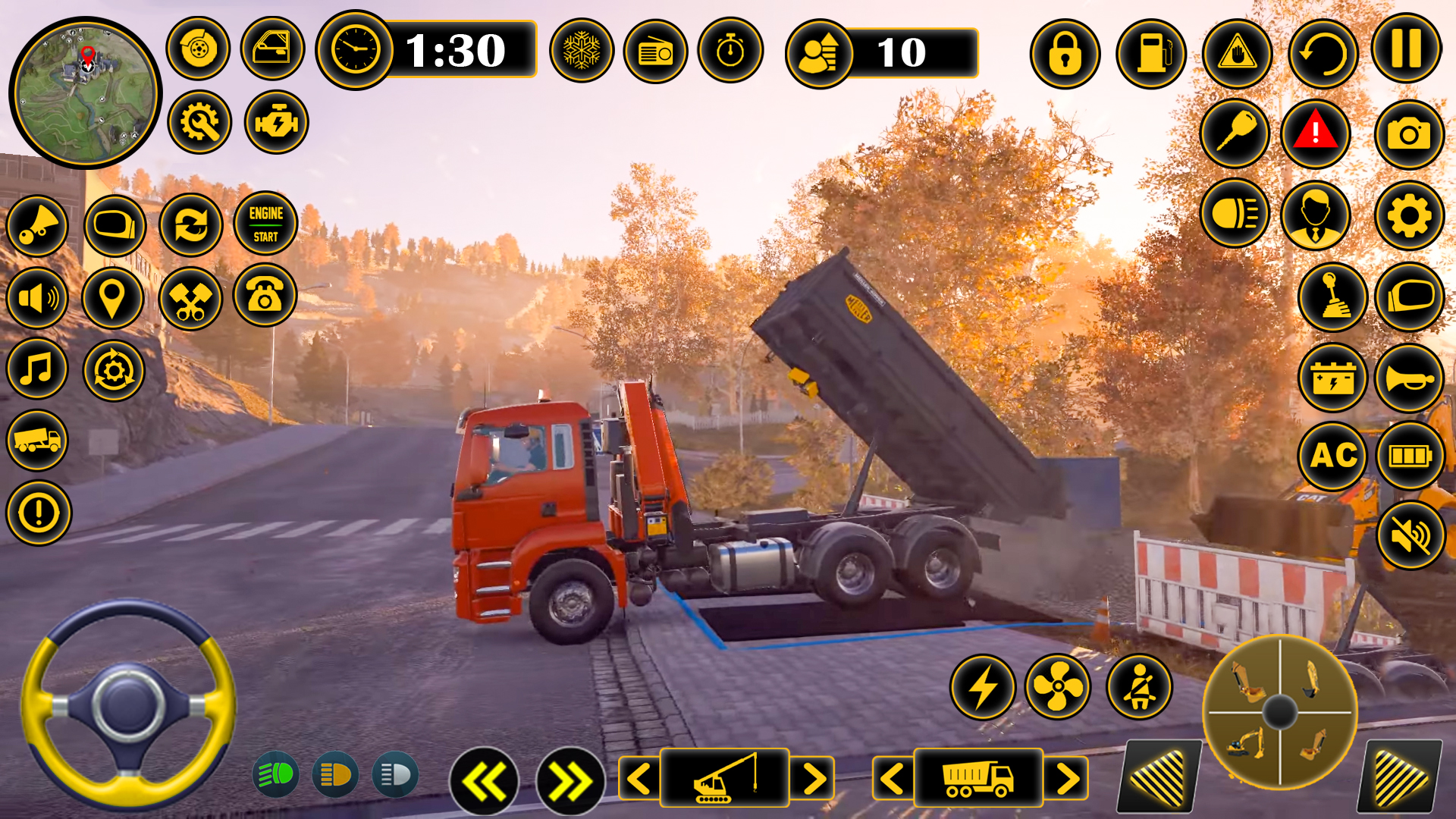This screenshot has height=819, width=1456.
Task: Toggle the padlock lock button
Action: 1065,54
